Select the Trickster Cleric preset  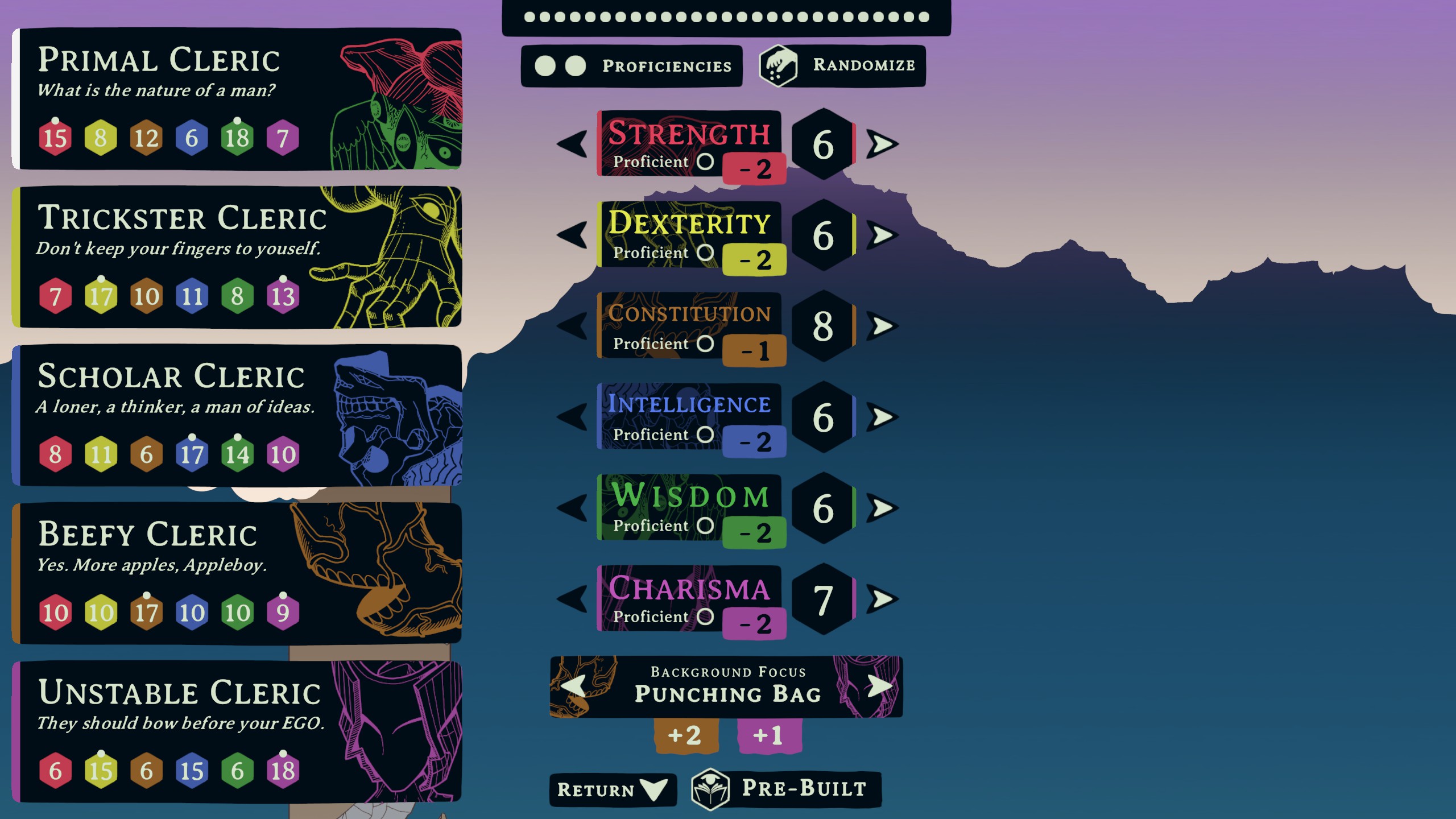click(x=239, y=256)
